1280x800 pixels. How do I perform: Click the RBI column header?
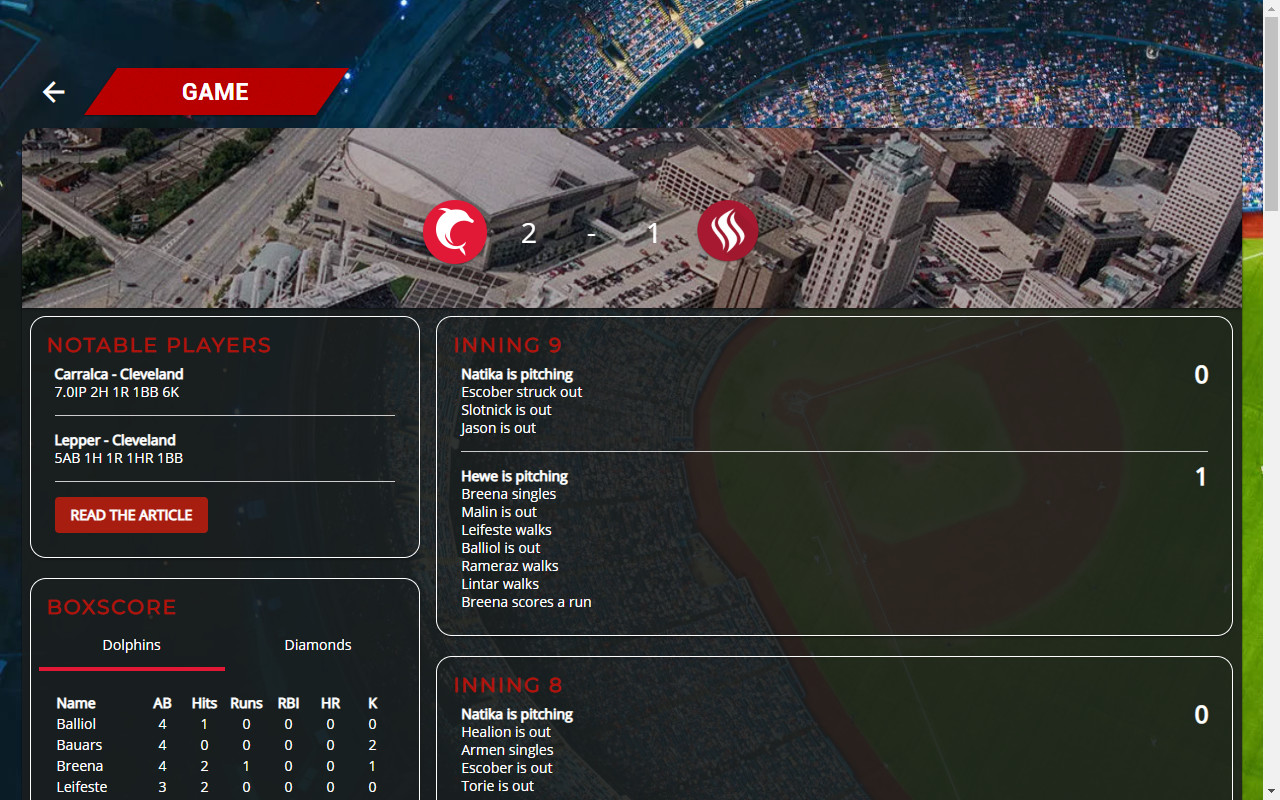tap(288, 703)
